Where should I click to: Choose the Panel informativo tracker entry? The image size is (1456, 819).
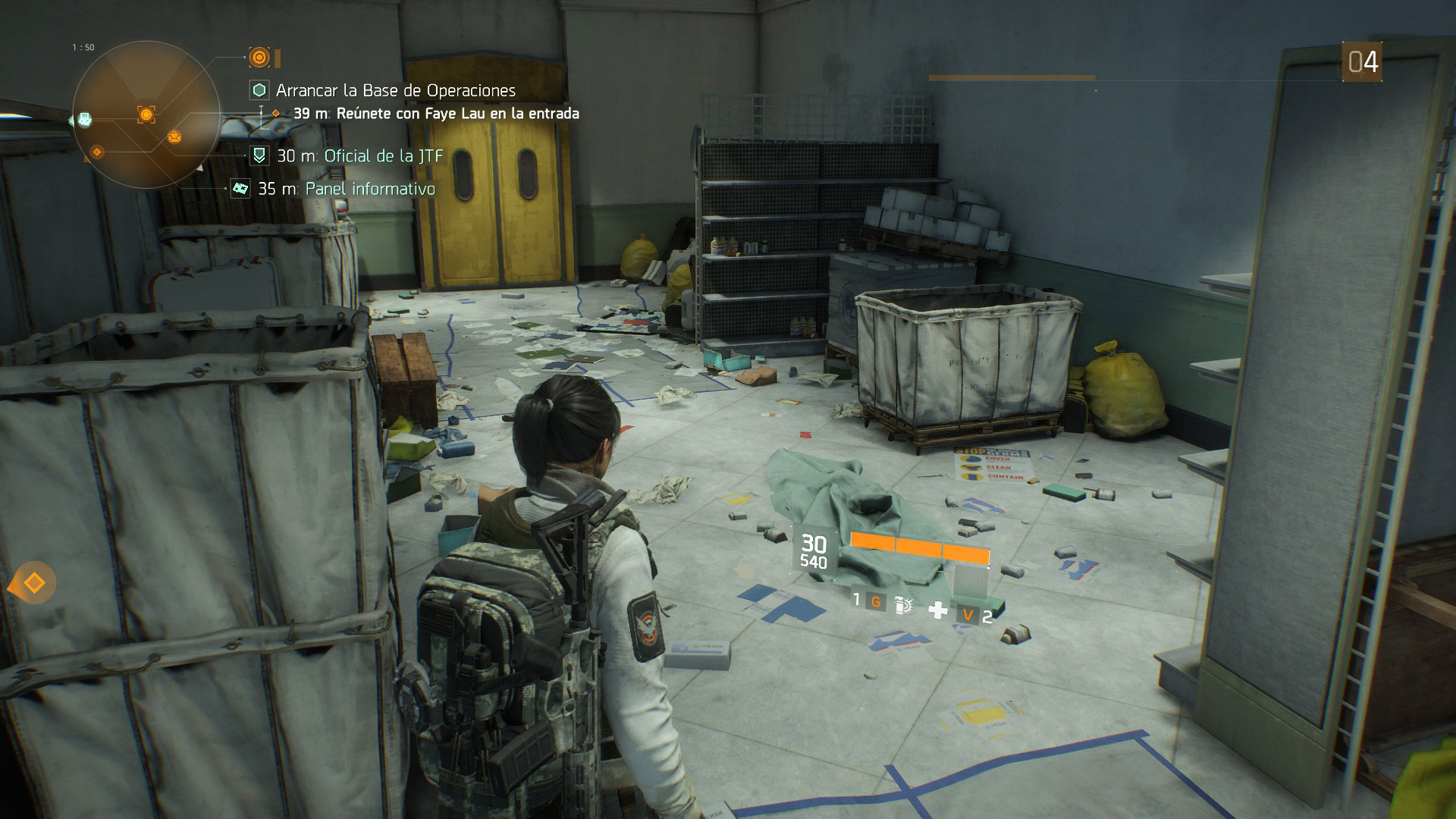pos(369,189)
